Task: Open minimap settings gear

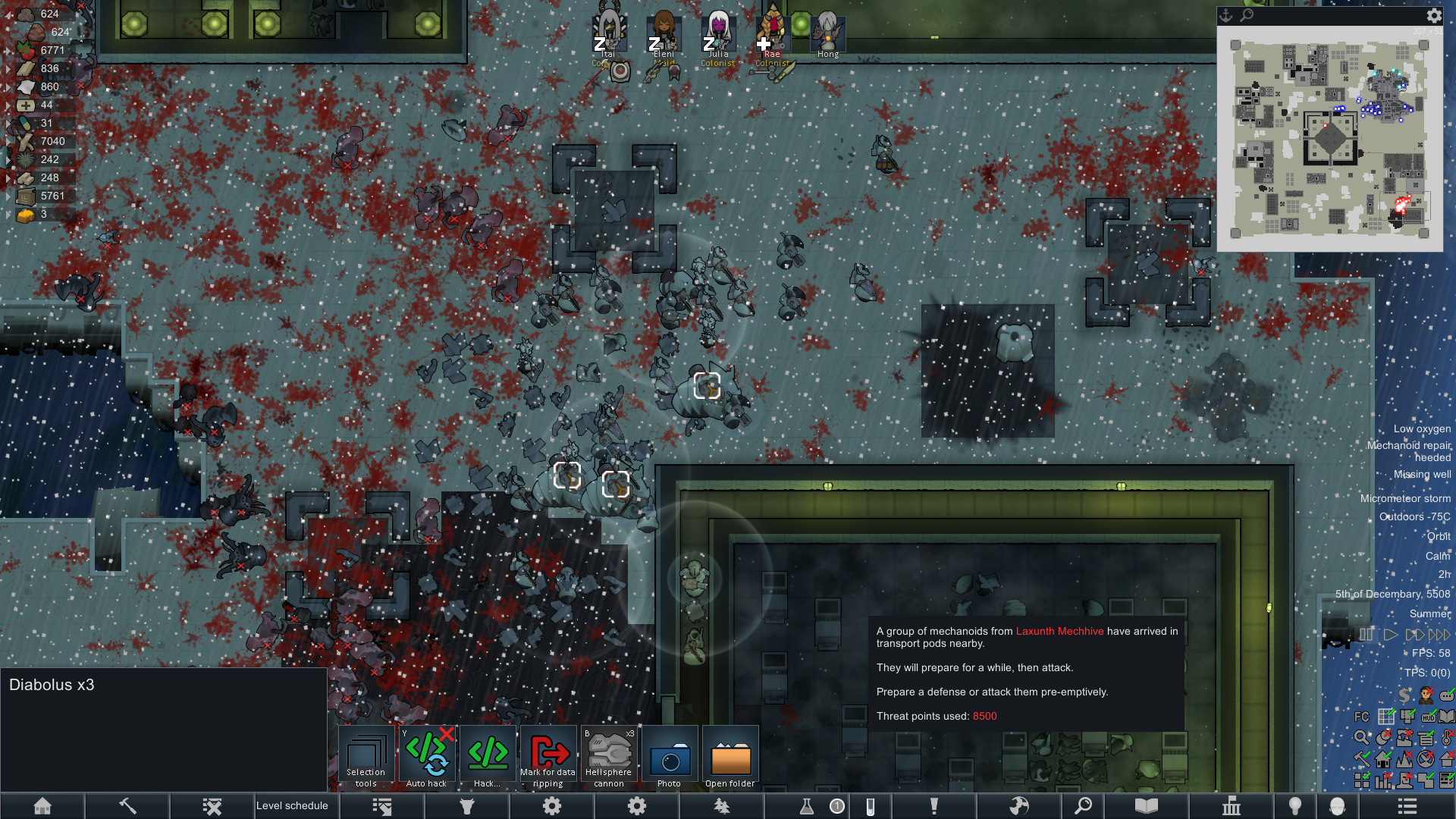Action: (1434, 15)
